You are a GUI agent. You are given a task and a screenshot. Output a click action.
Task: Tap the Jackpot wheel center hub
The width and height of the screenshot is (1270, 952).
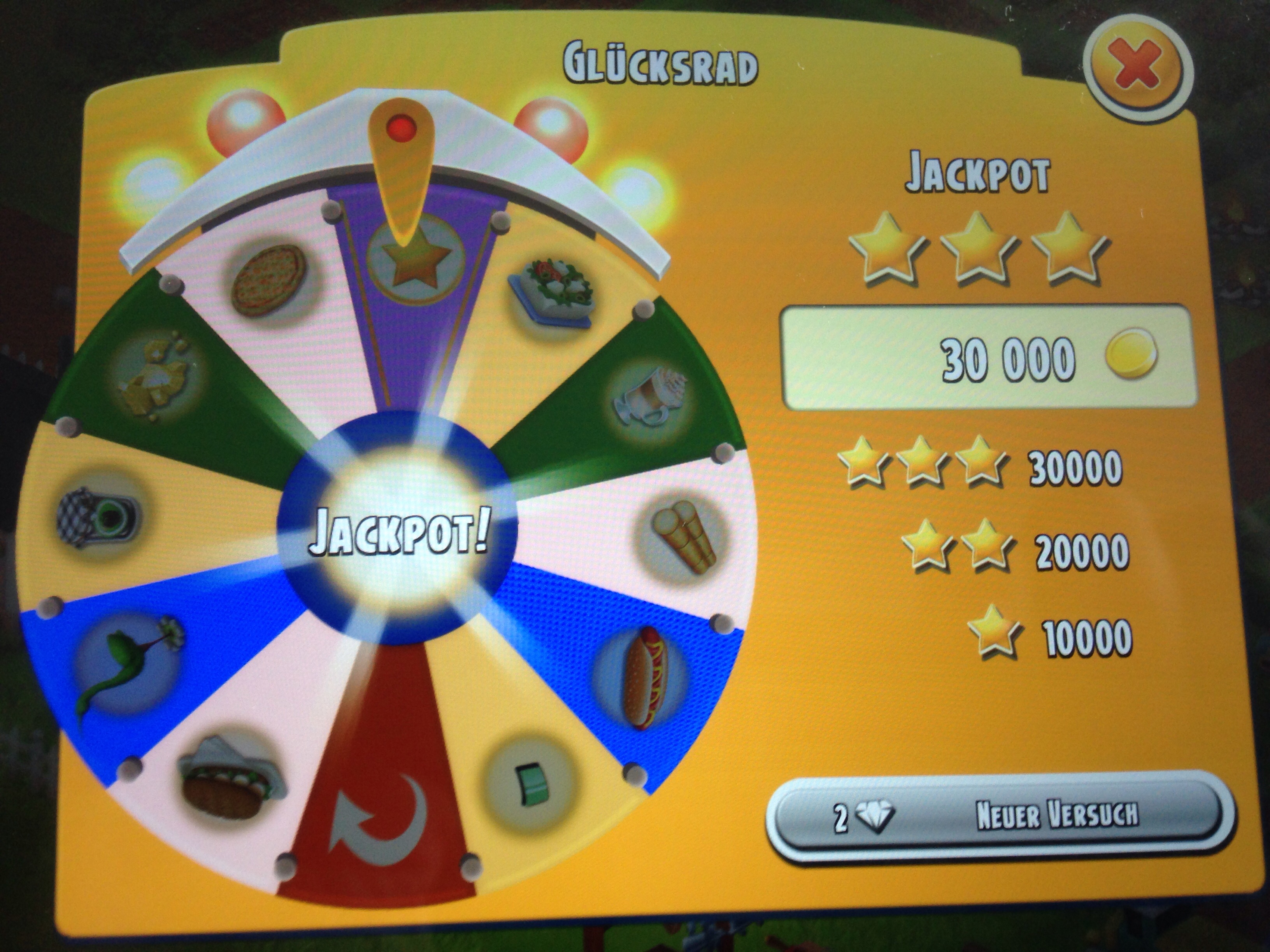tap(398, 535)
